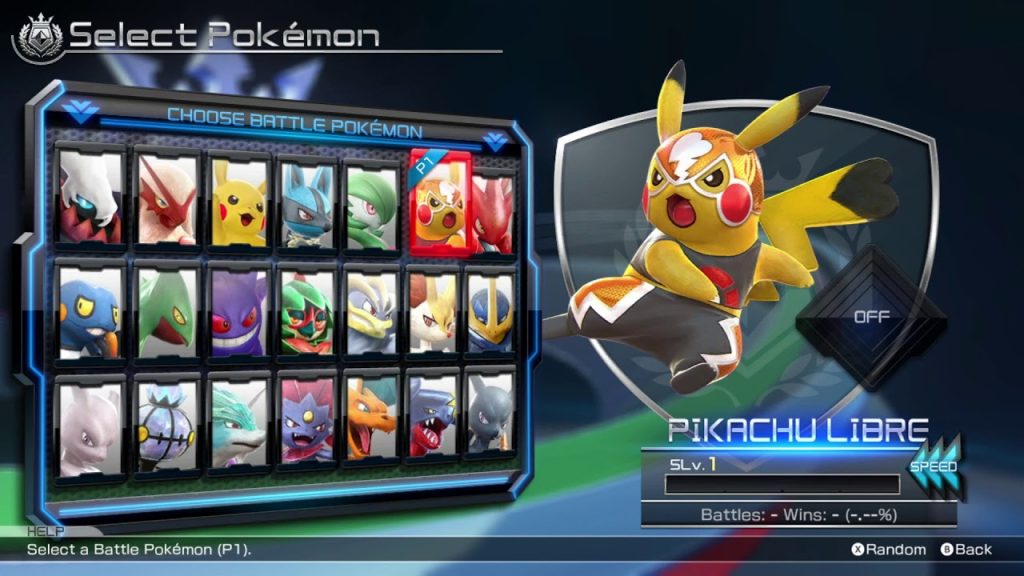Select Darkrai from the roster

click(90, 198)
